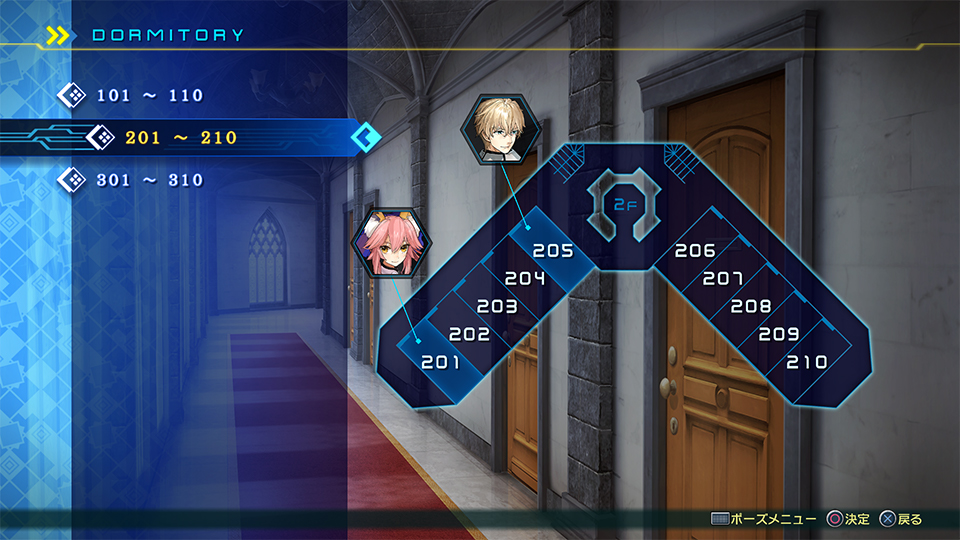Open the 301 ~ 310 room list

pos(150,180)
